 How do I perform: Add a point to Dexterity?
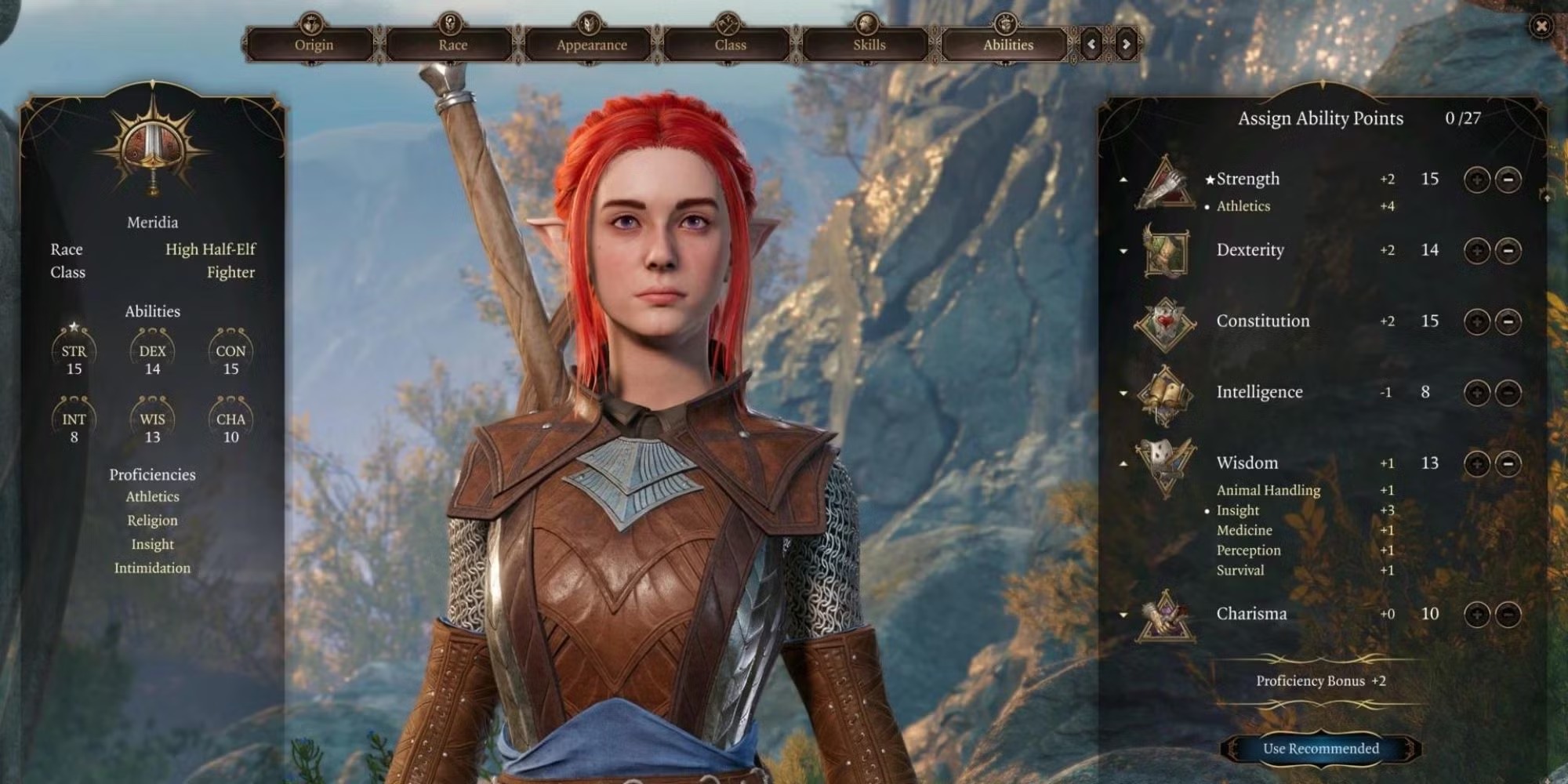(x=1476, y=251)
